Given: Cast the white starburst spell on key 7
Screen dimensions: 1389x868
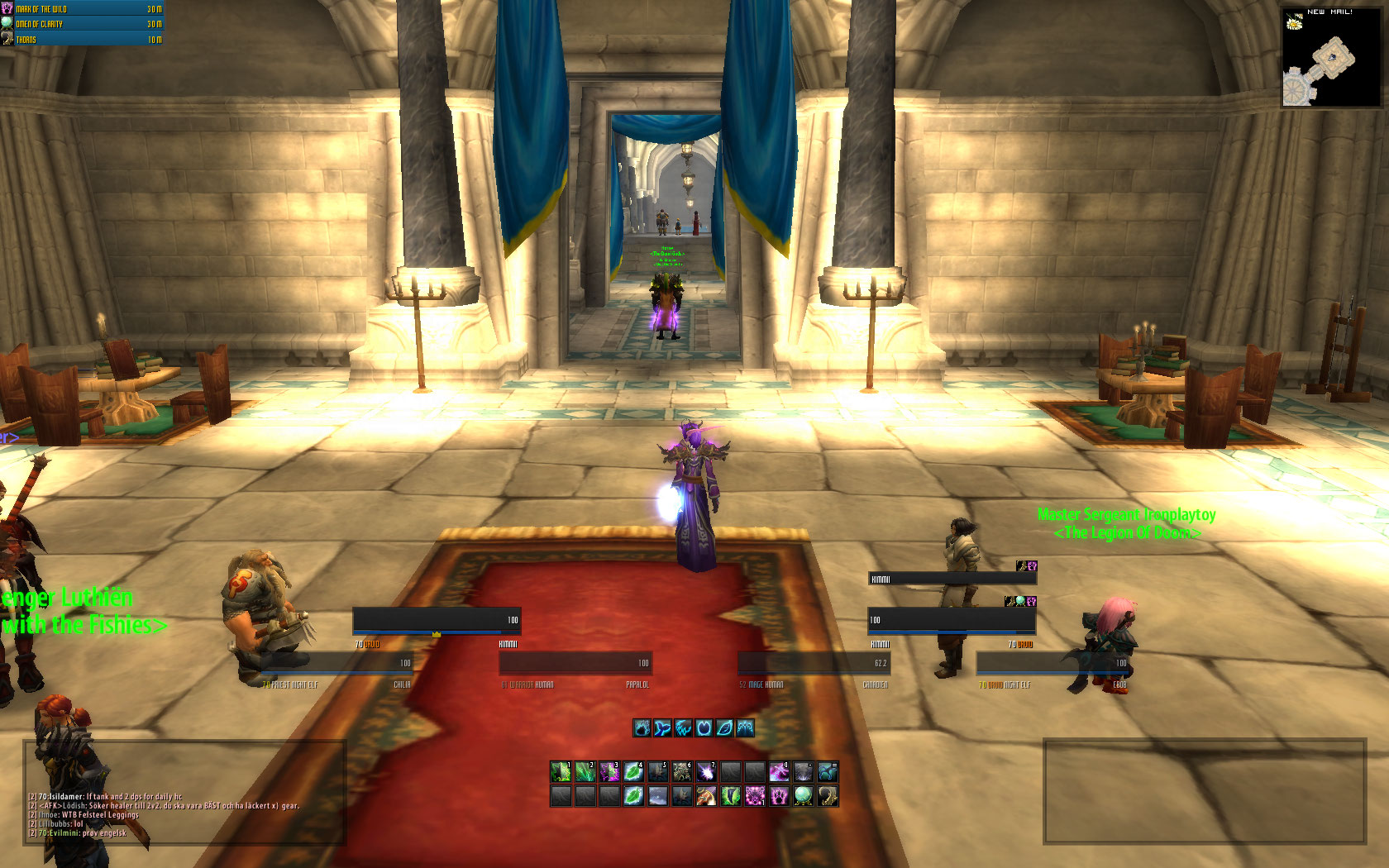Looking at the screenshot, I should (705, 771).
